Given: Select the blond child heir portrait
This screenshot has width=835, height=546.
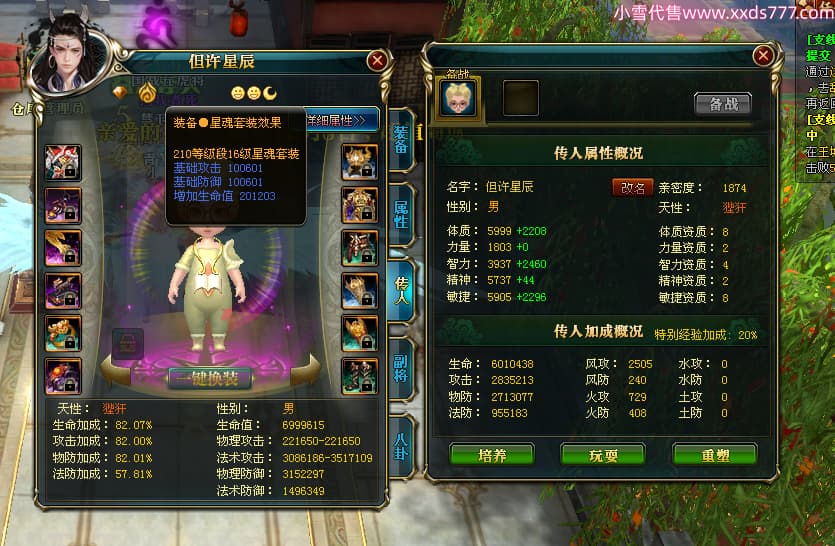Looking at the screenshot, I should [459, 97].
